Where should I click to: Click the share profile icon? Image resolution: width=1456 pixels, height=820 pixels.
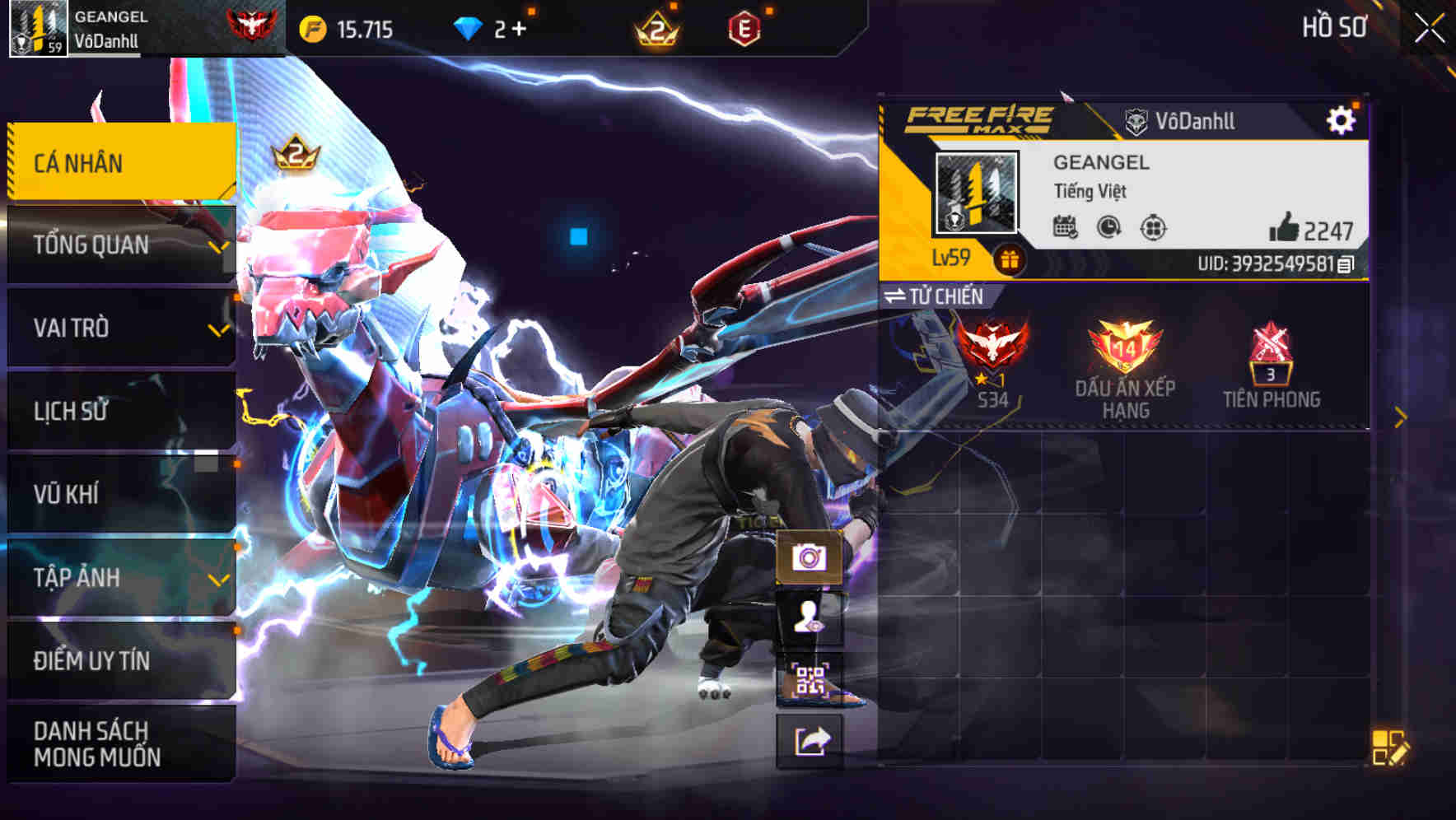tap(810, 742)
